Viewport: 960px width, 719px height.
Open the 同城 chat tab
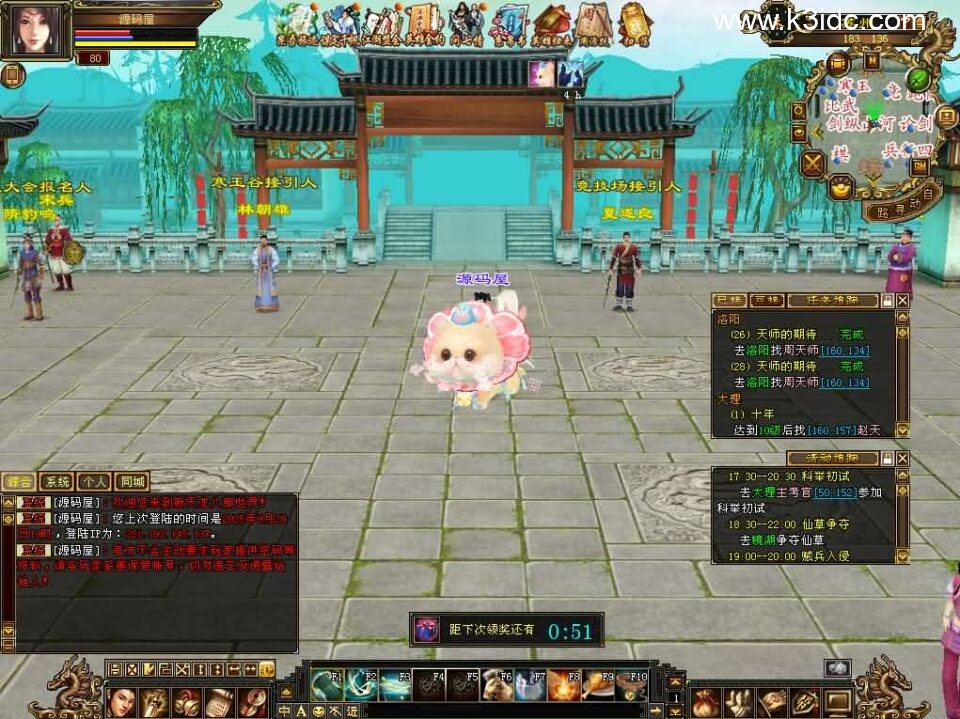(x=130, y=481)
